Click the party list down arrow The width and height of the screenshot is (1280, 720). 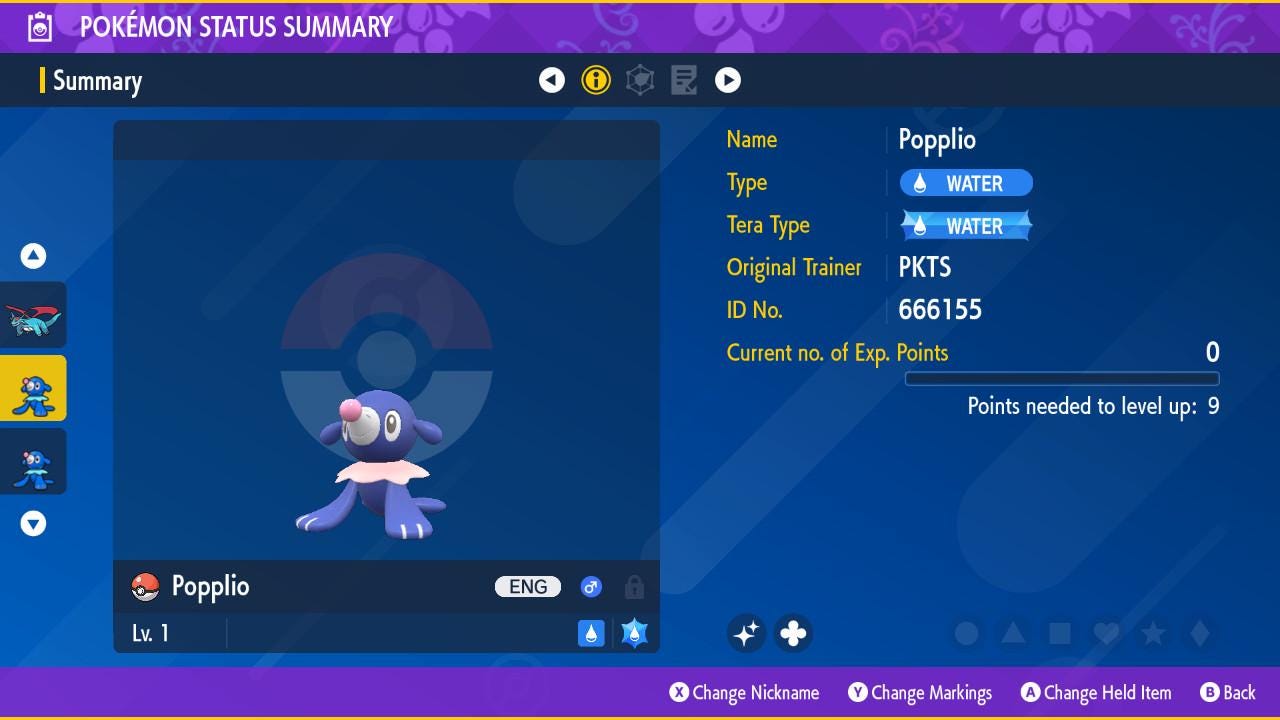[x=34, y=524]
